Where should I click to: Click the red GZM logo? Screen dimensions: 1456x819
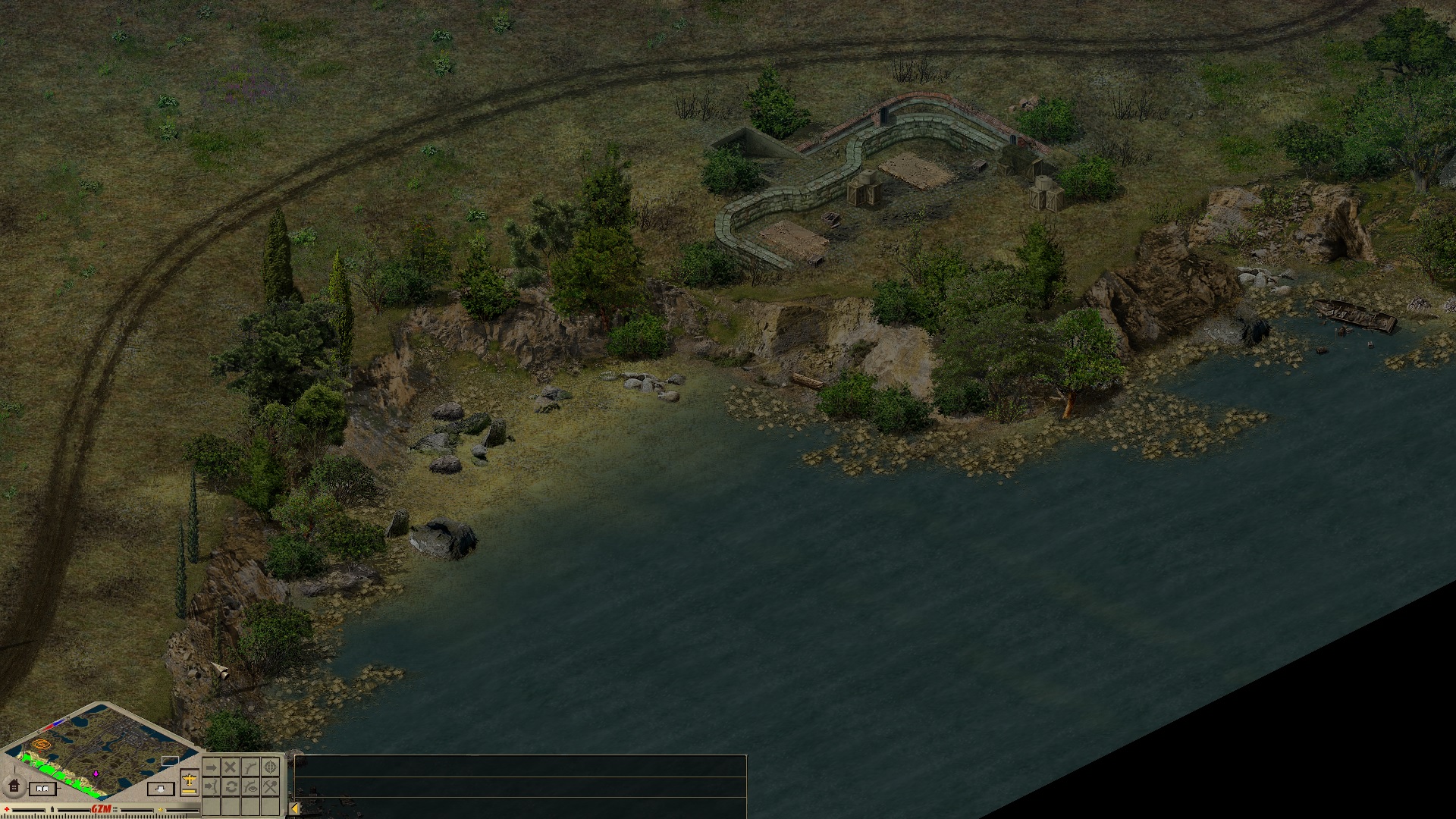point(101,809)
